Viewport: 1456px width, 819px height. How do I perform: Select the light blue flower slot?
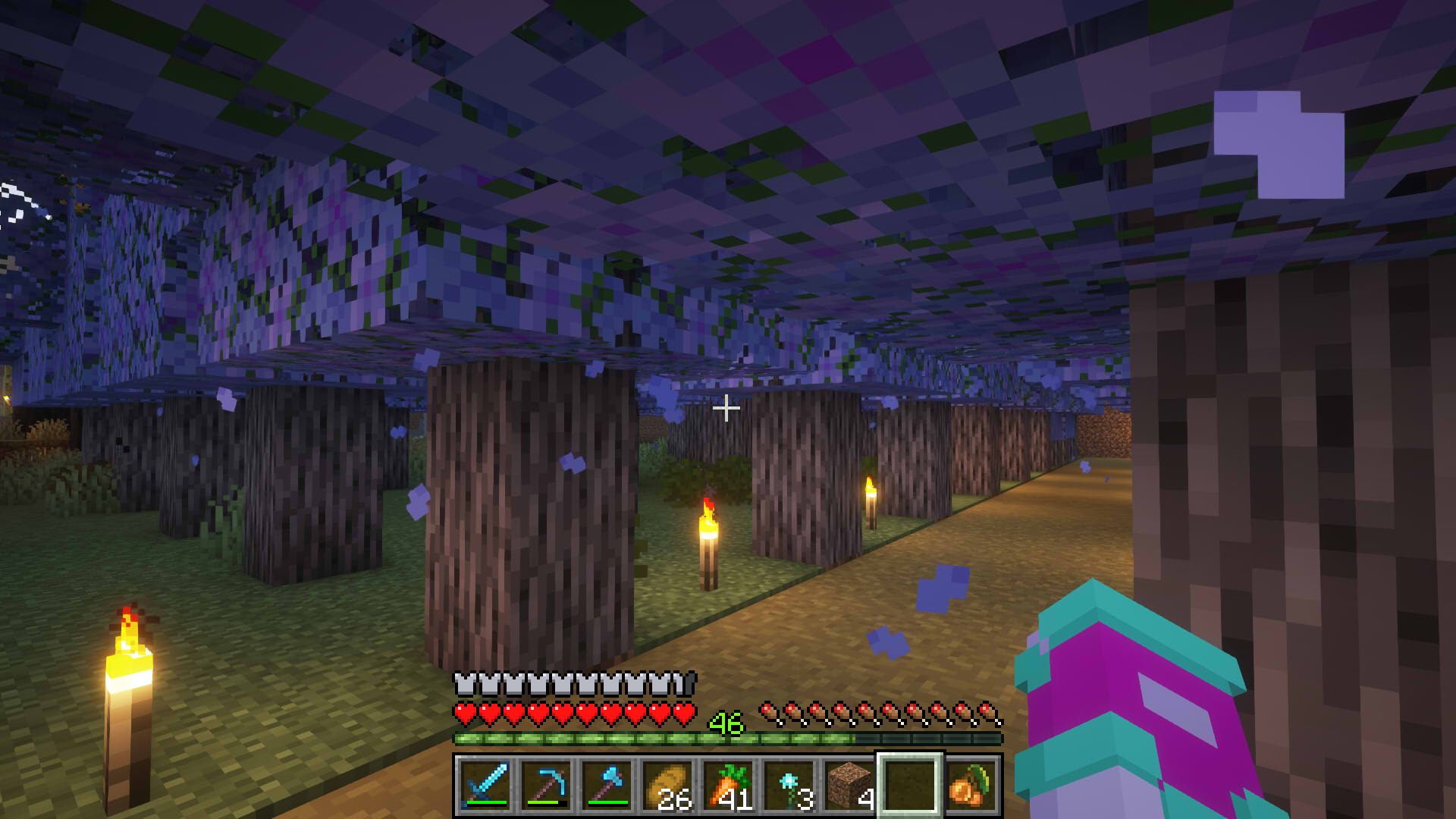click(789, 786)
